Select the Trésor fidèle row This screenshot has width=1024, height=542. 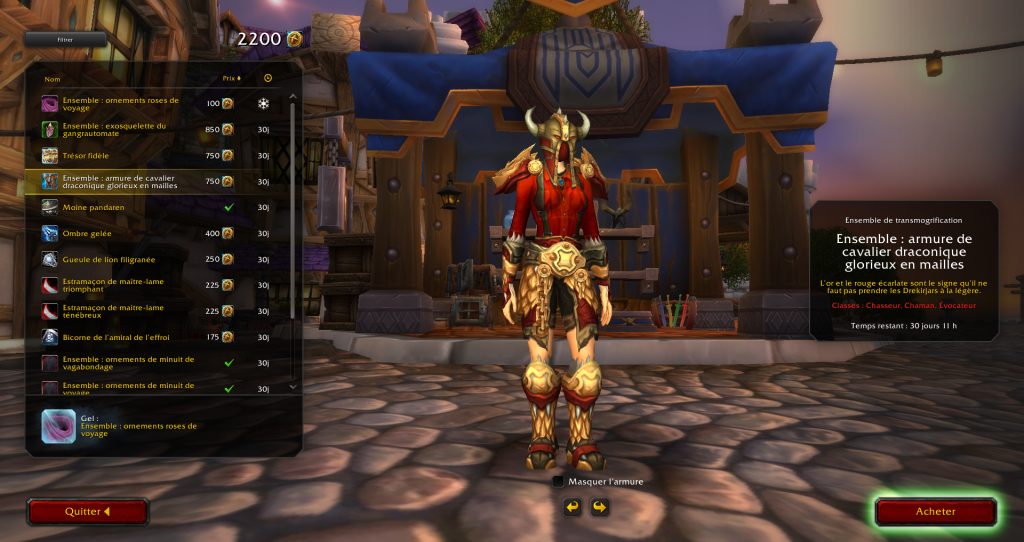coord(140,155)
